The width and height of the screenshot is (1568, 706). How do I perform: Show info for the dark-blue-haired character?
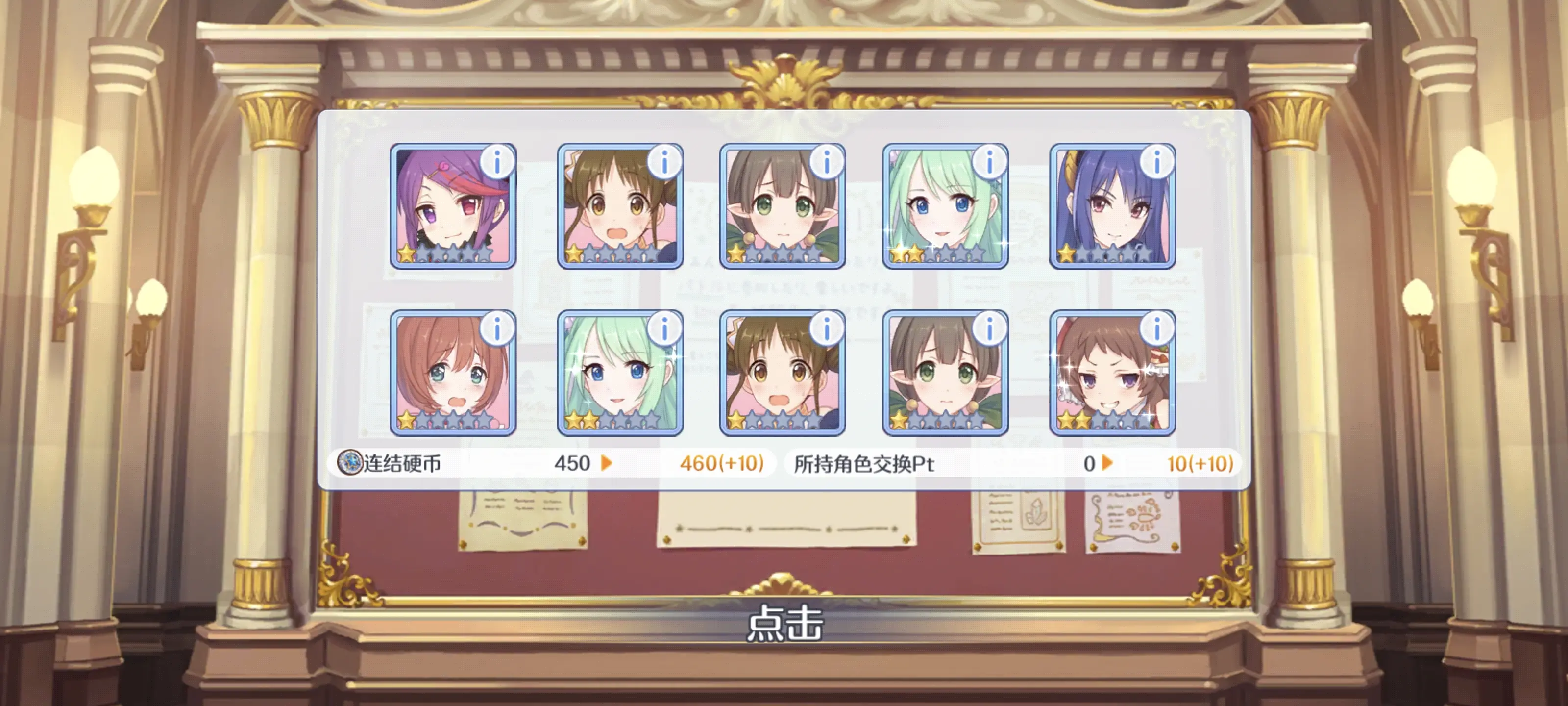pyautogui.click(x=1156, y=162)
